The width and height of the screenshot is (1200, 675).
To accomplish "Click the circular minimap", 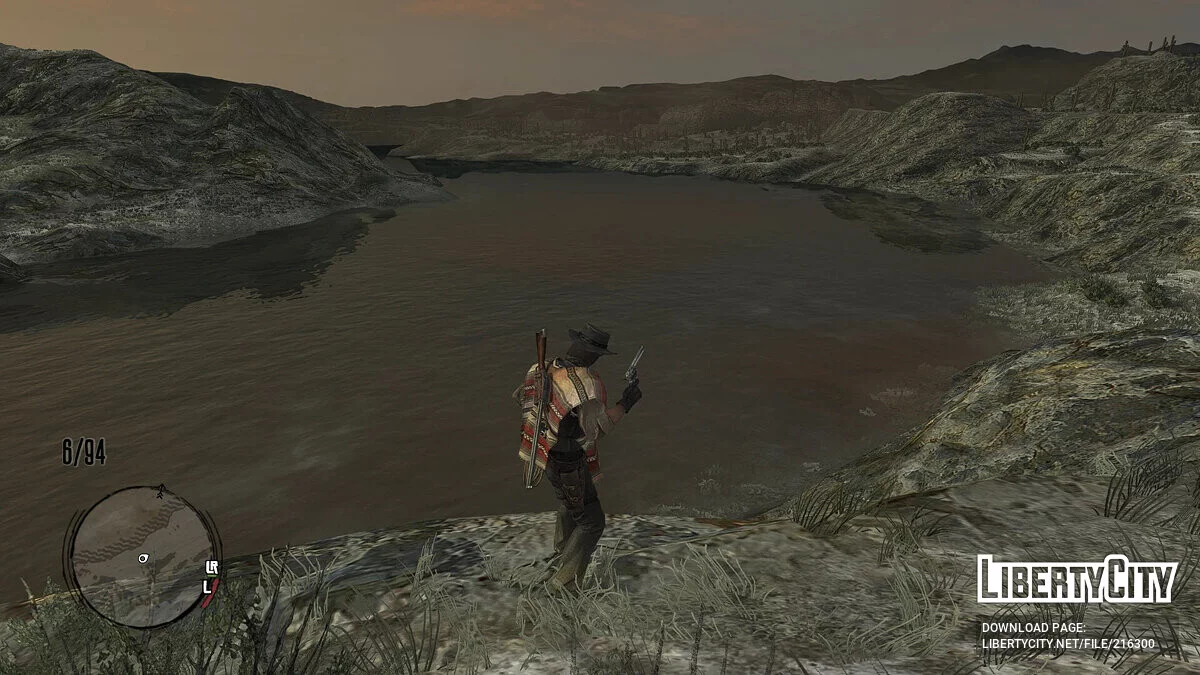I will (141, 556).
